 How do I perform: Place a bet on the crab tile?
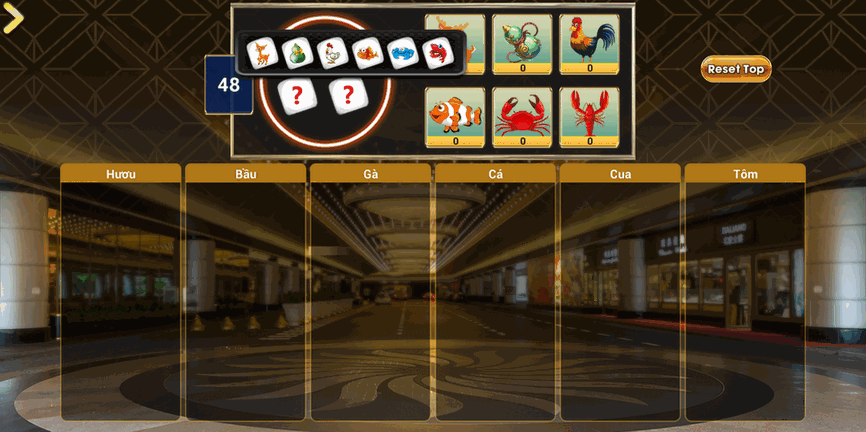pyautogui.click(x=522, y=116)
